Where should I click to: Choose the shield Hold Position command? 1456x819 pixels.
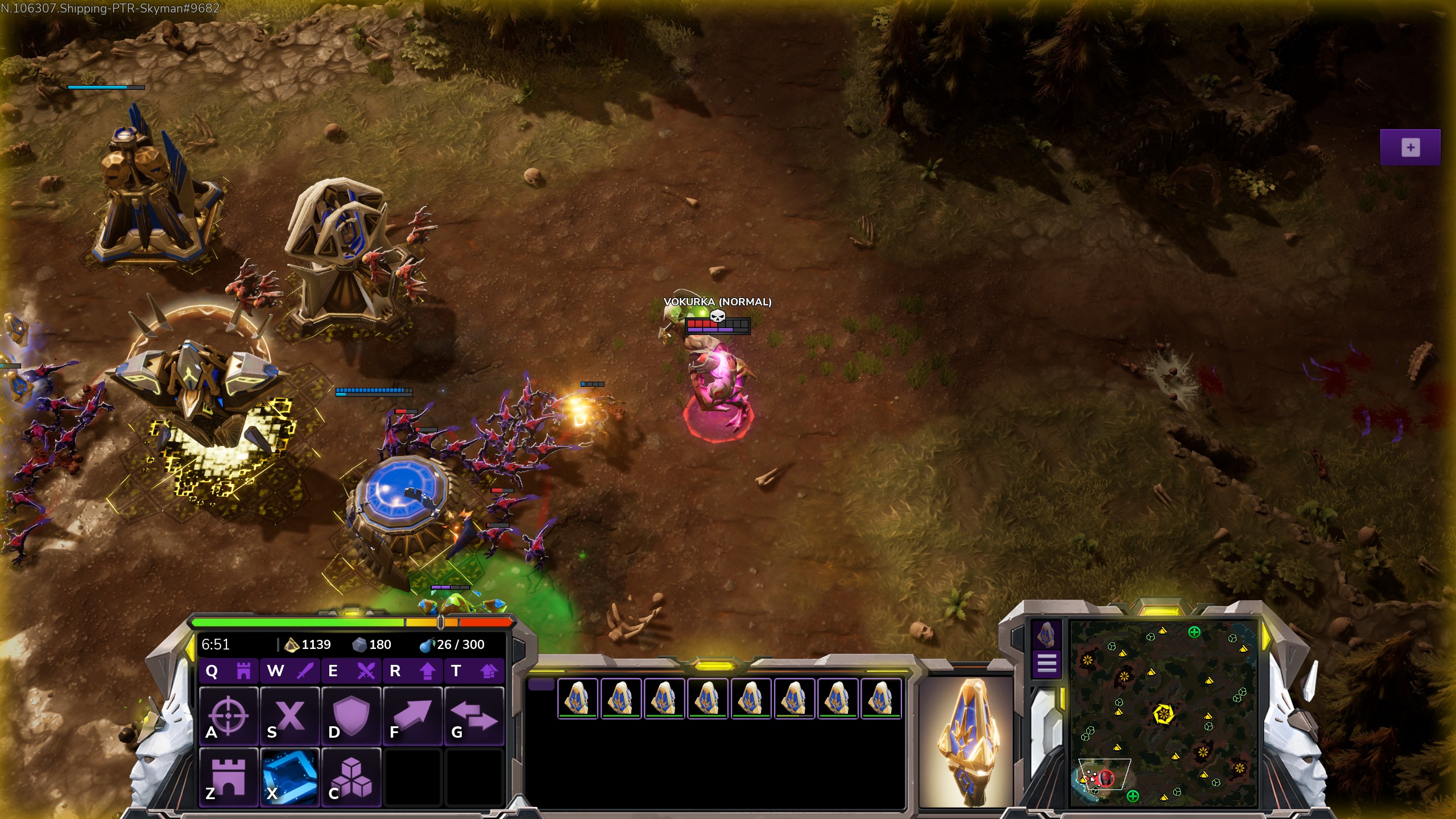[x=351, y=715]
